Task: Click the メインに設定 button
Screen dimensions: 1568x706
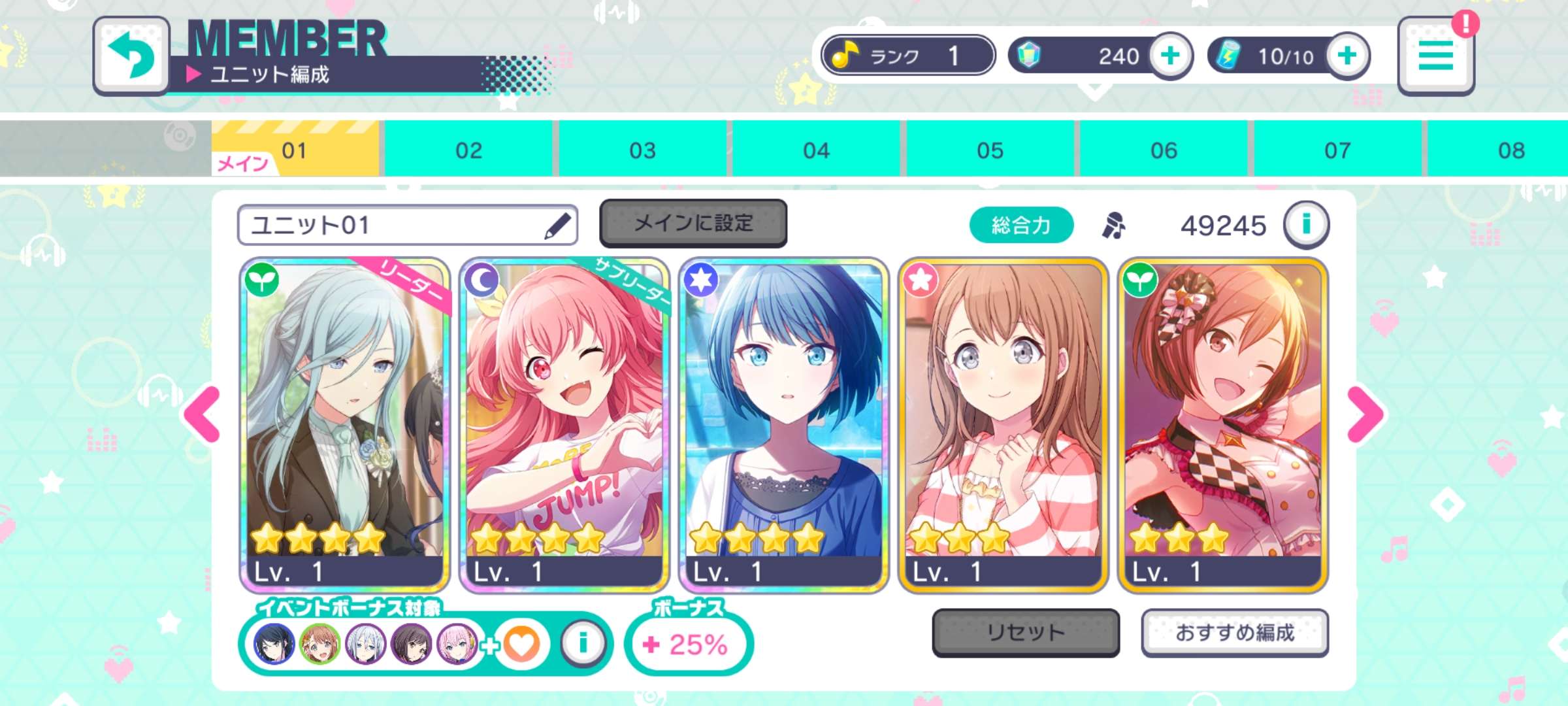Action: [x=693, y=223]
